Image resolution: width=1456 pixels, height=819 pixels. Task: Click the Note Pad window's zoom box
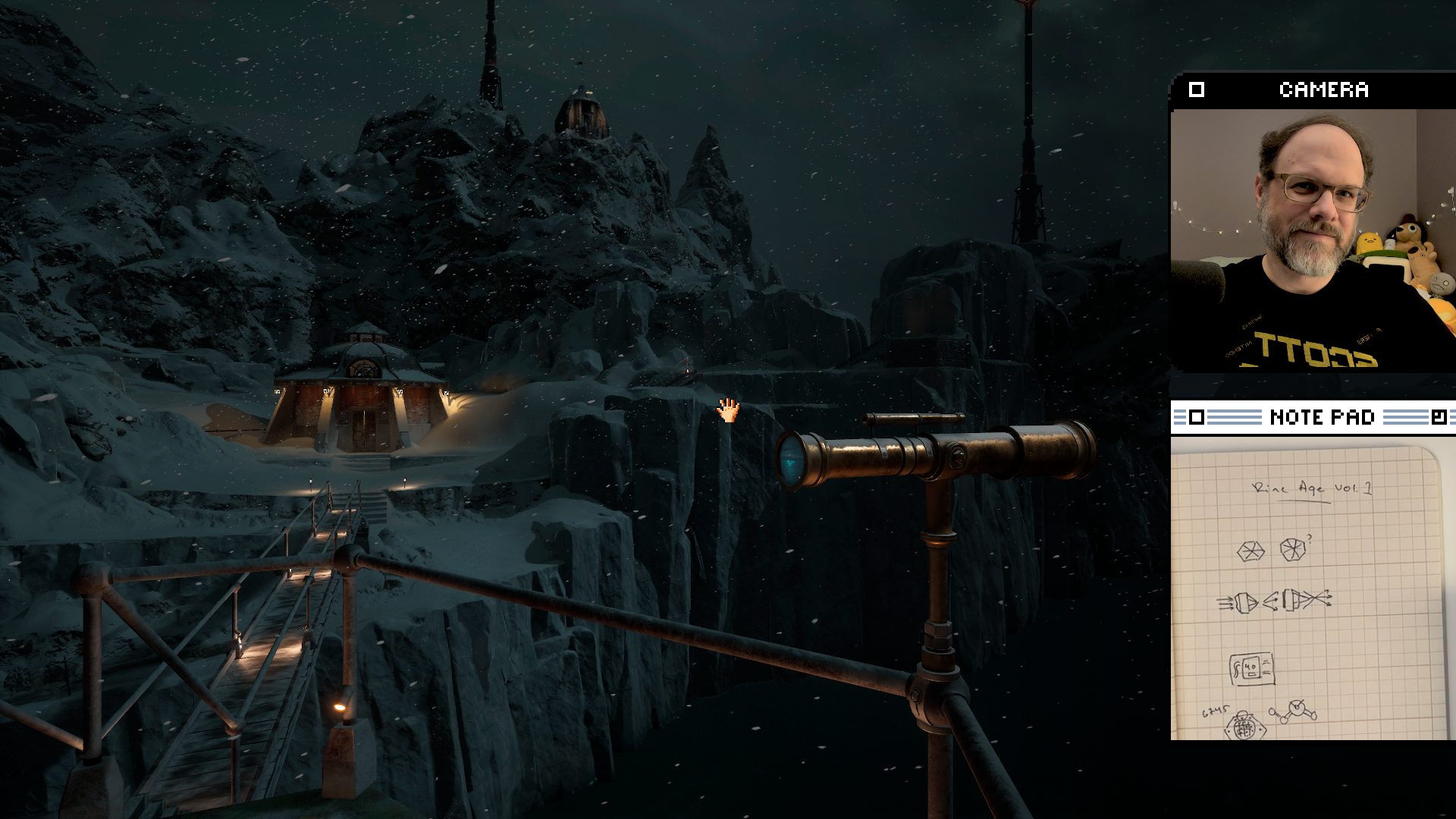click(x=1438, y=417)
